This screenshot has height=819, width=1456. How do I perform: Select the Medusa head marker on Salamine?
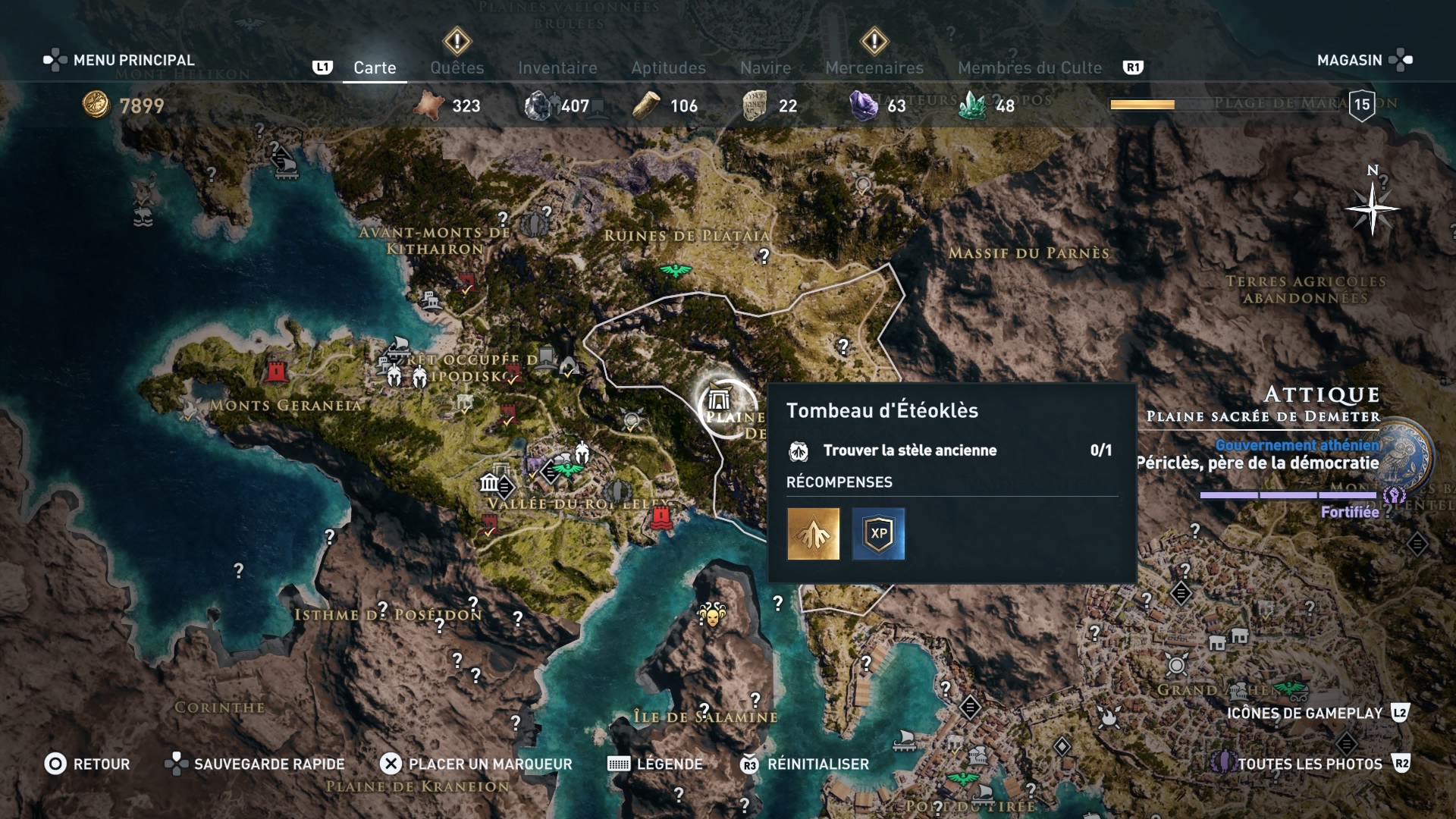tap(711, 613)
